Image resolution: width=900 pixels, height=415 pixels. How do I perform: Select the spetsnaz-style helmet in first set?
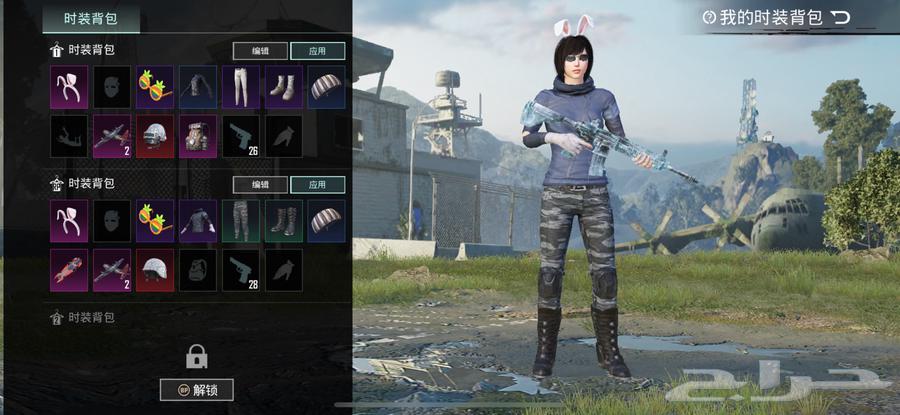click(x=155, y=136)
